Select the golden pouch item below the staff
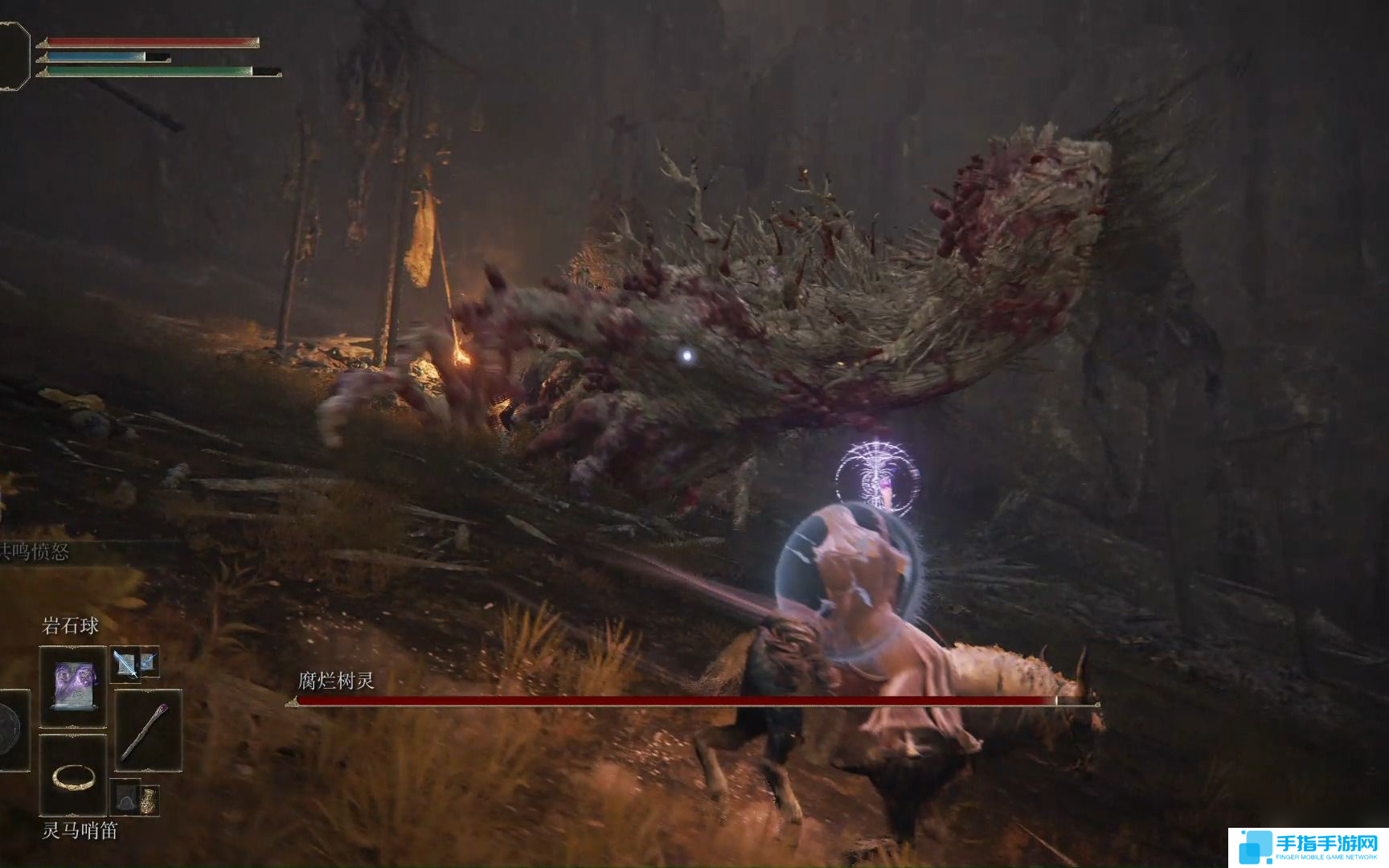Image resolution: width=1389 pixels, height=868 pixels. pos(149,800)
